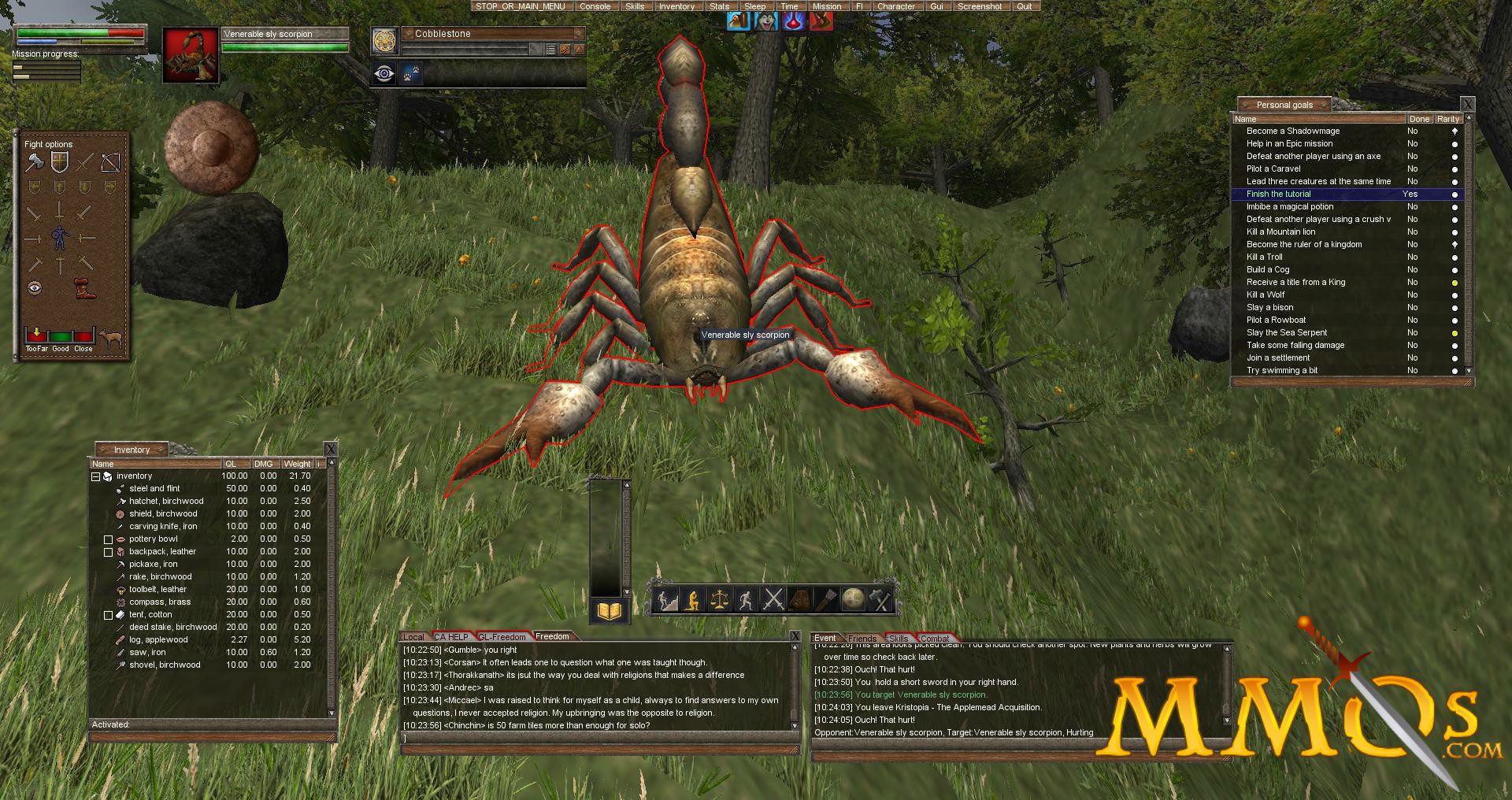Choose the axe attack in Fight options
The image size is (1512, 800).
click(x=35, y=162)
